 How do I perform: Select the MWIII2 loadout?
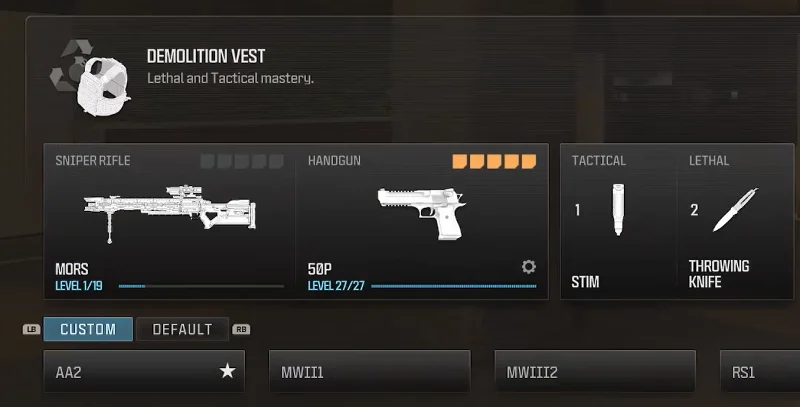click(x=595, y=372)
